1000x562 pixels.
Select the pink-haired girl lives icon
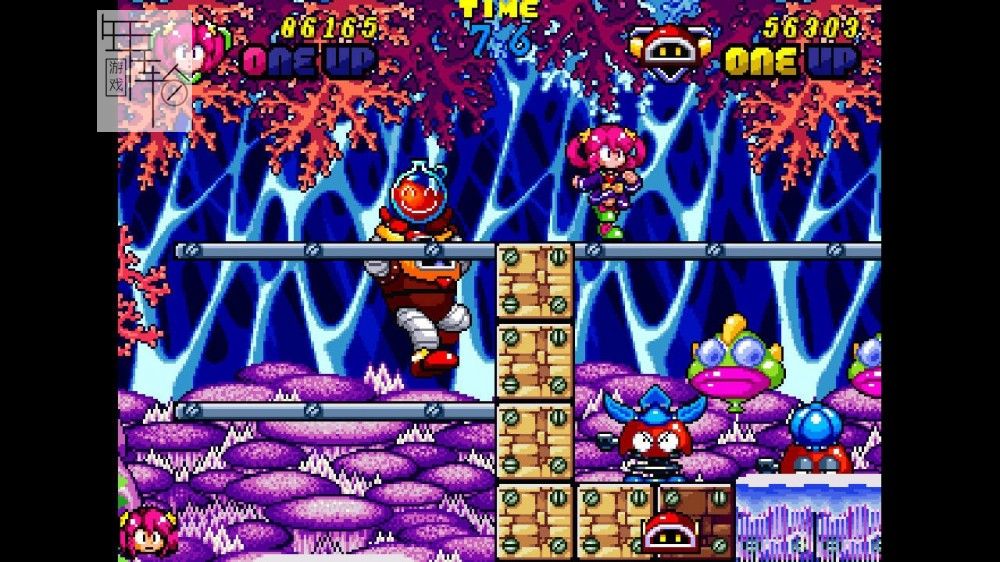(148, 531)
